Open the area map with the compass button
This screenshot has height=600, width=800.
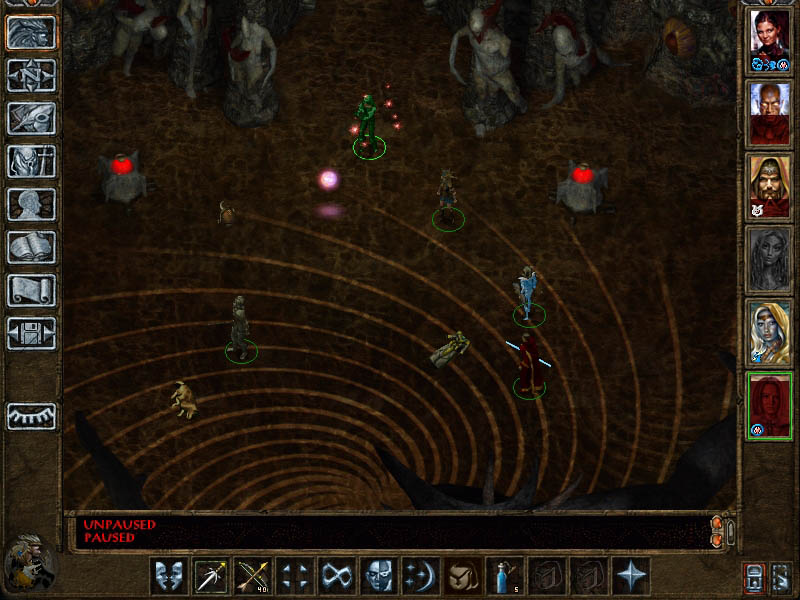[x=31, y=75]
